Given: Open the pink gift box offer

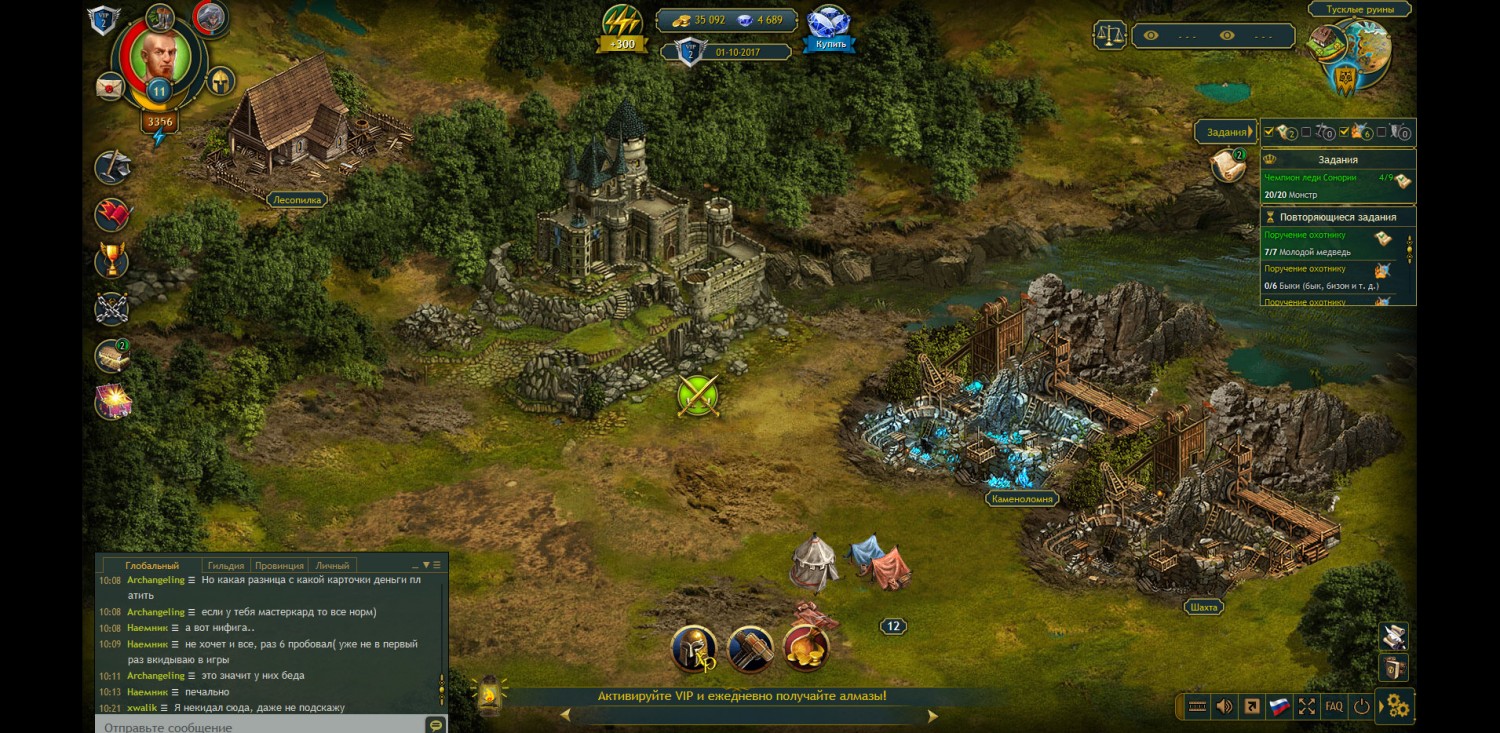Looking at the screenshot, I should [x=113, y=401].
